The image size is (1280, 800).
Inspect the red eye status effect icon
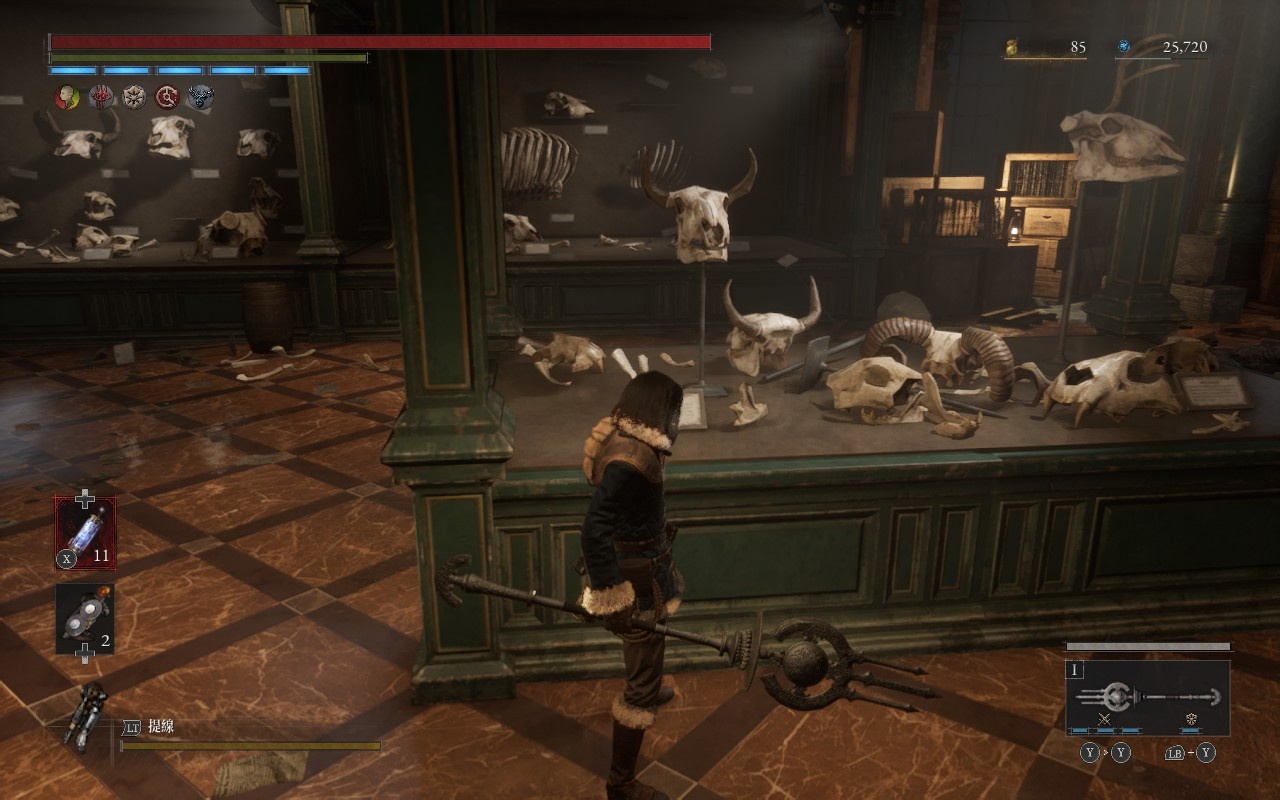(101, 97)
